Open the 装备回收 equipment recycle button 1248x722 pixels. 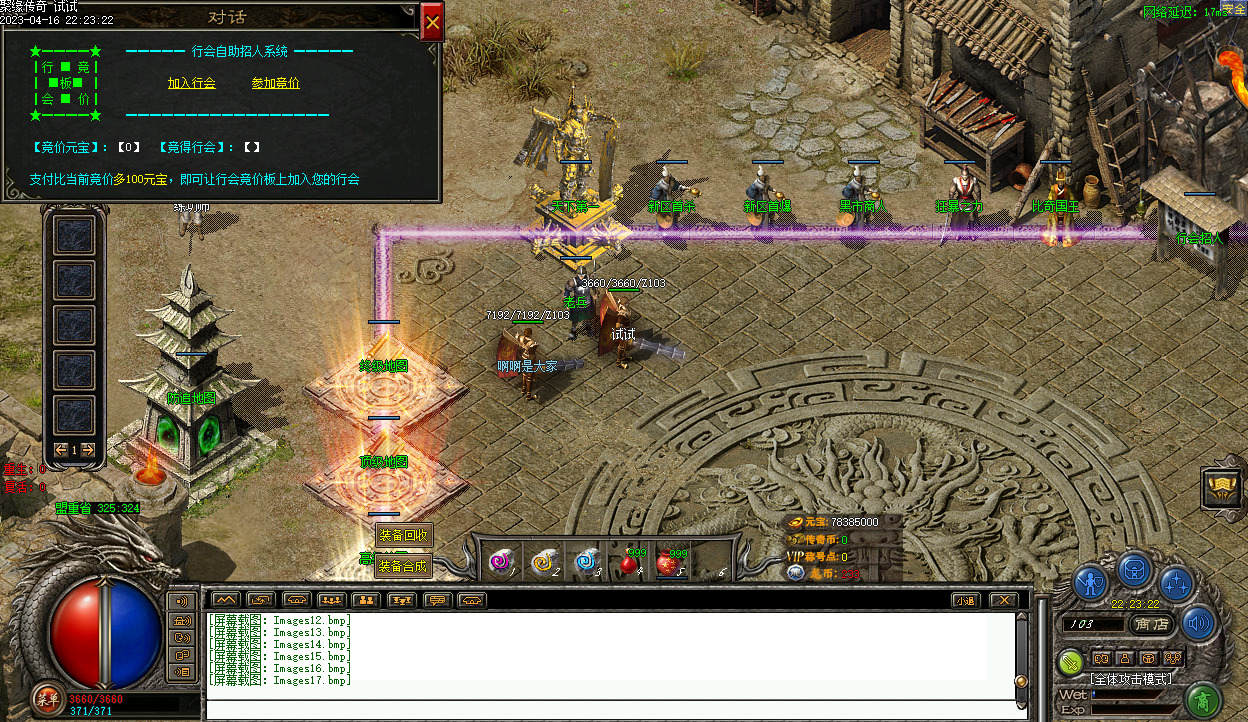pos(404,535)
